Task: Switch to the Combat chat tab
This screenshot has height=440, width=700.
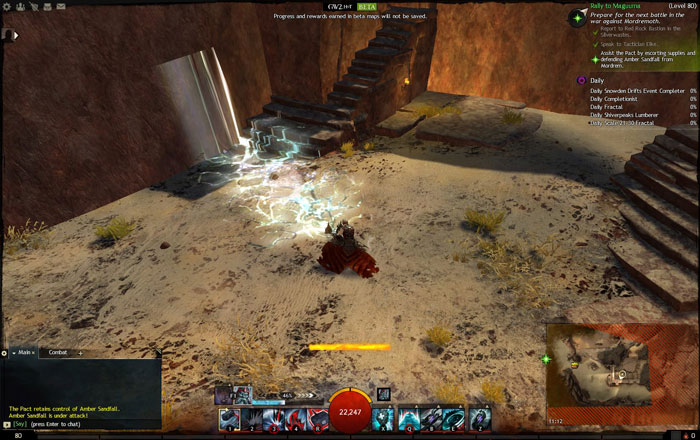Action: (58, 352)
